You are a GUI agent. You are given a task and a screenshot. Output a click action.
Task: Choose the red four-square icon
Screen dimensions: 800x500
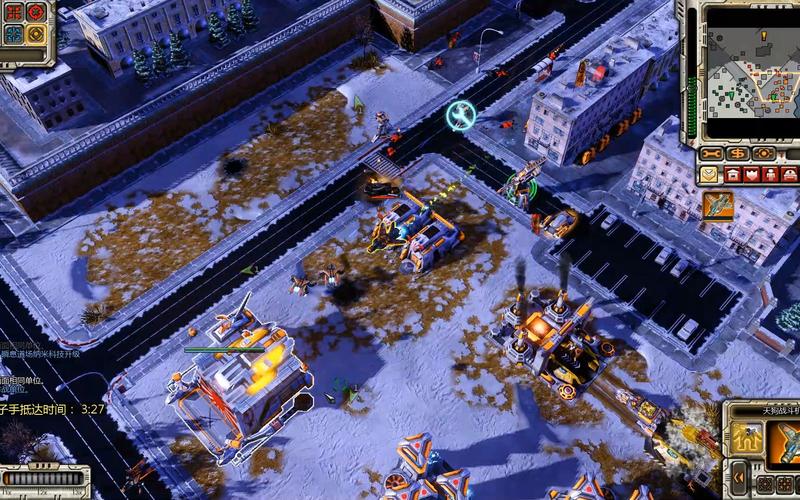click(x=13, y=12)
